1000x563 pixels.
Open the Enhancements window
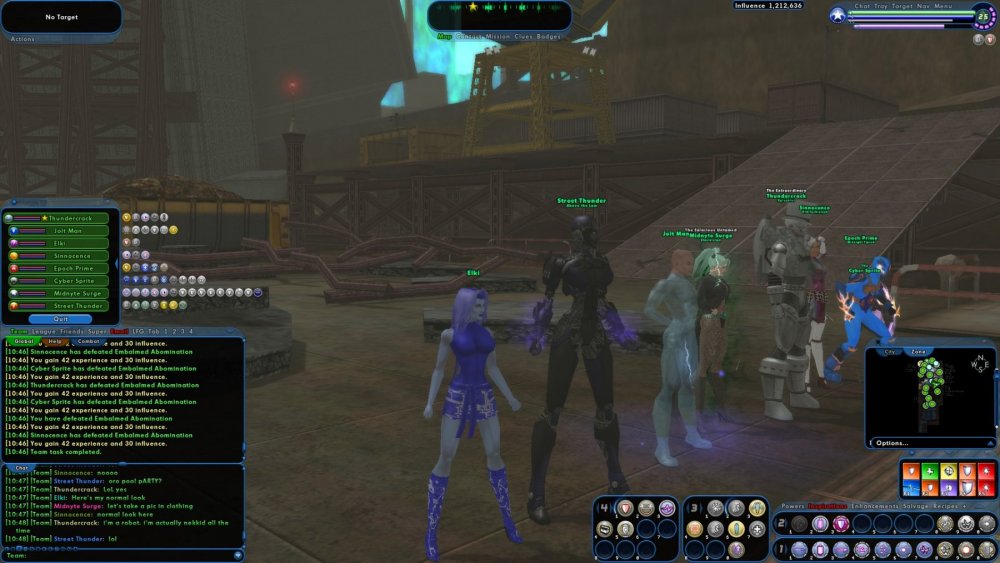click(x=877, y=507)
